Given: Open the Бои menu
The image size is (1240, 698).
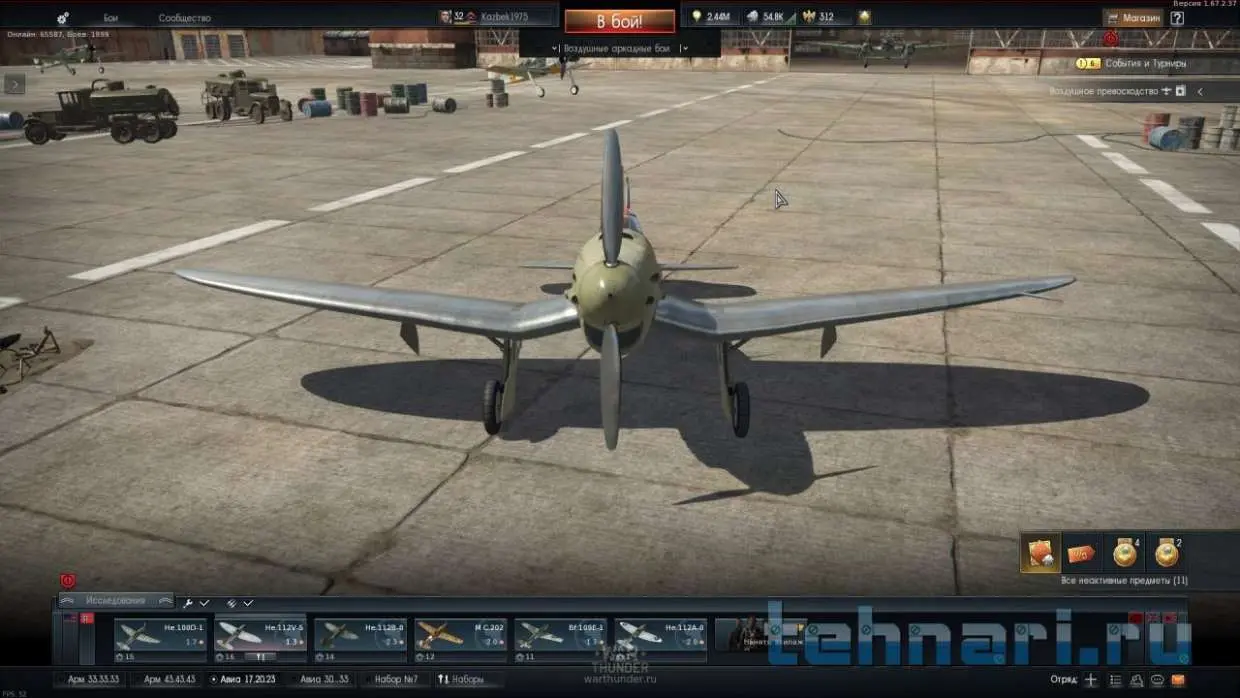Looking at the screenshot, I should (111, 18).
